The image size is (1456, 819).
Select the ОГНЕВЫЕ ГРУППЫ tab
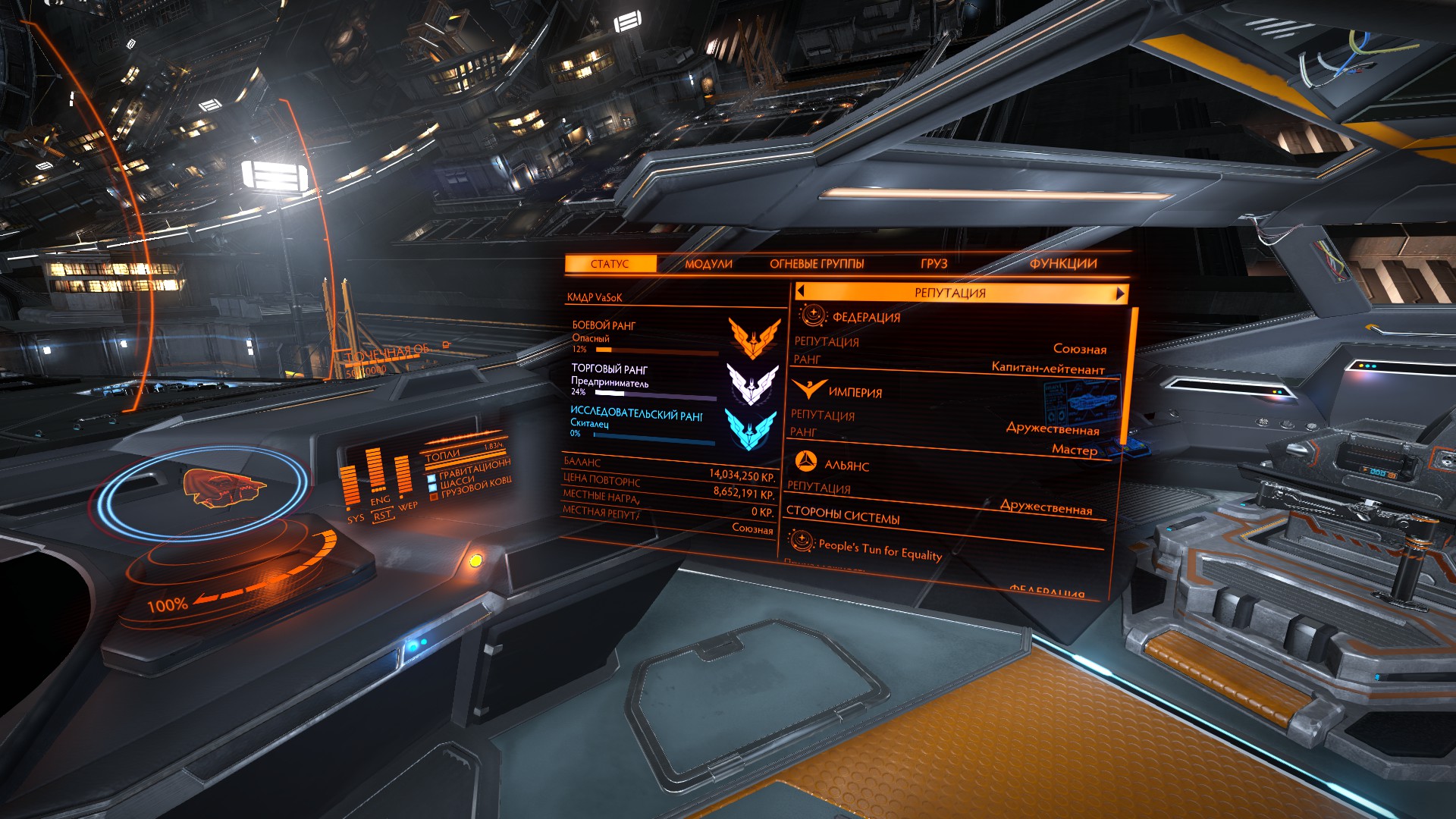click(x=817, y=264)
